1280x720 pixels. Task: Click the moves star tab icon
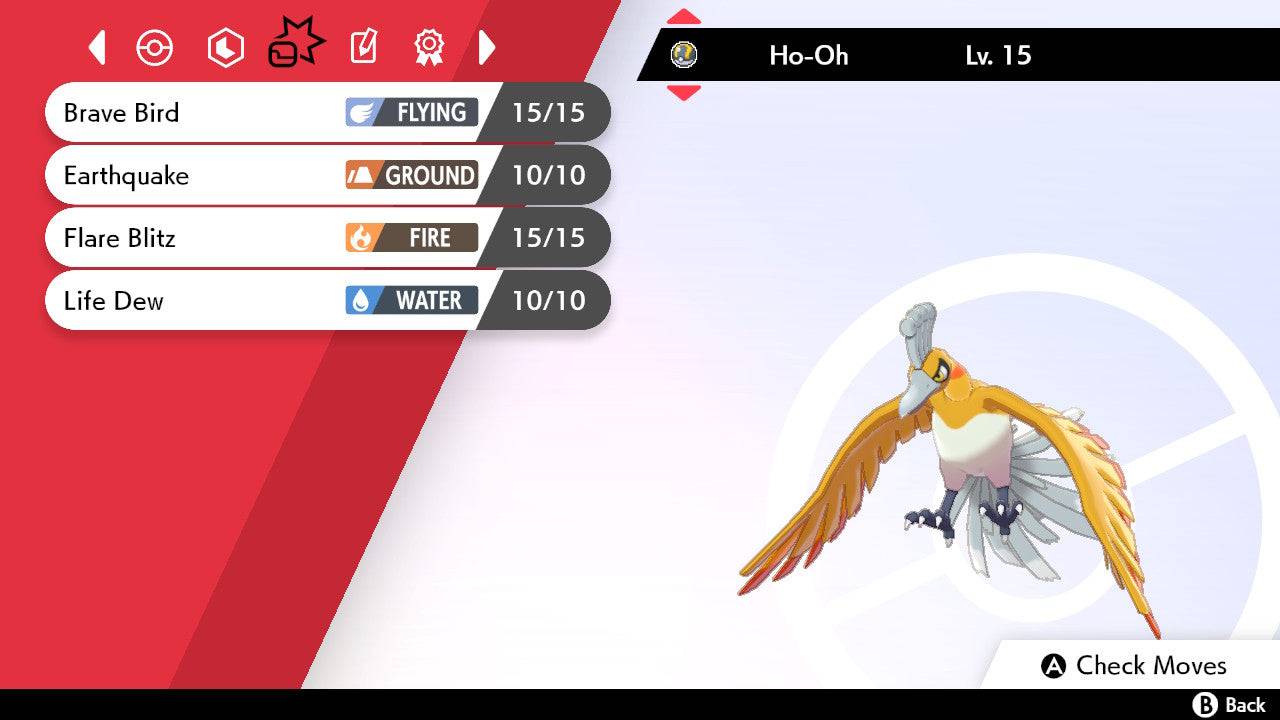coord(295,43)
